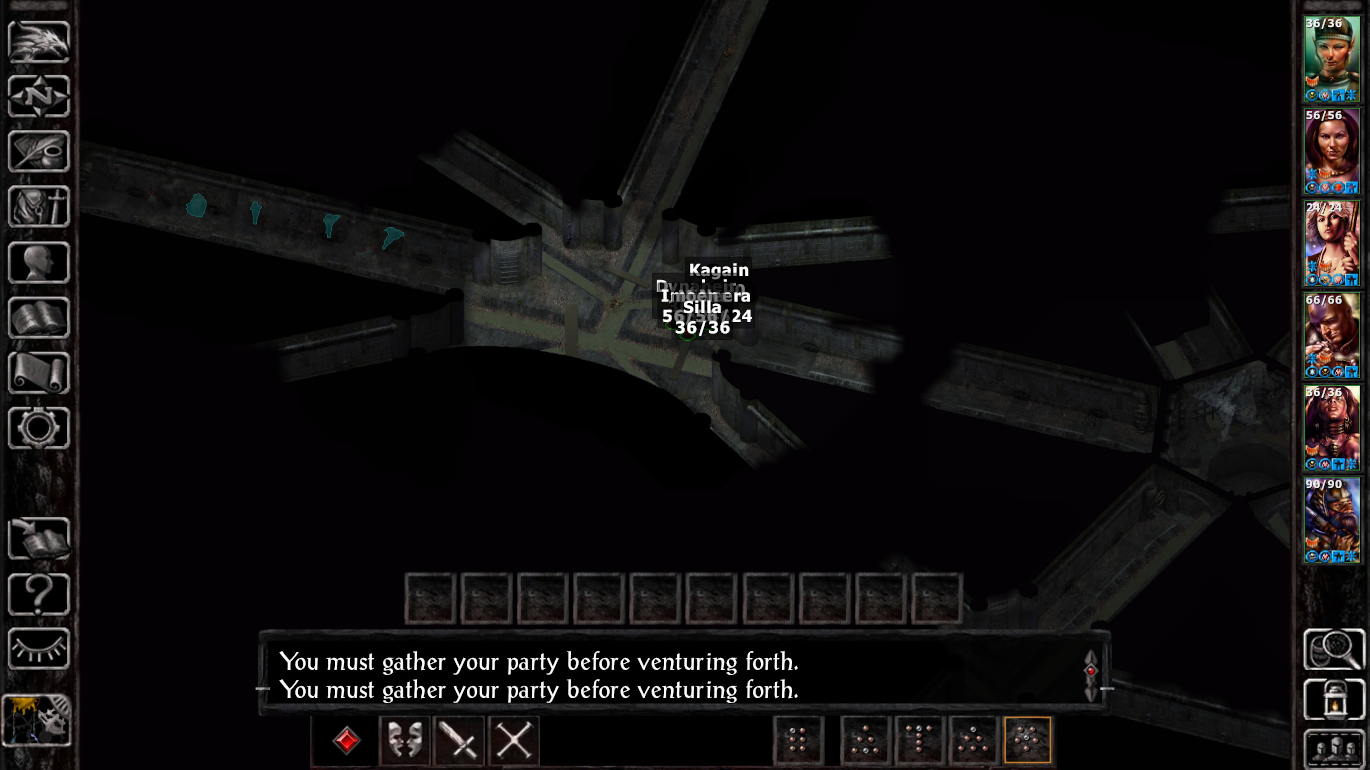Toggle the lantern party AI button
The width and height of the screenshot is (1370, 770).
pos(1334,700)
